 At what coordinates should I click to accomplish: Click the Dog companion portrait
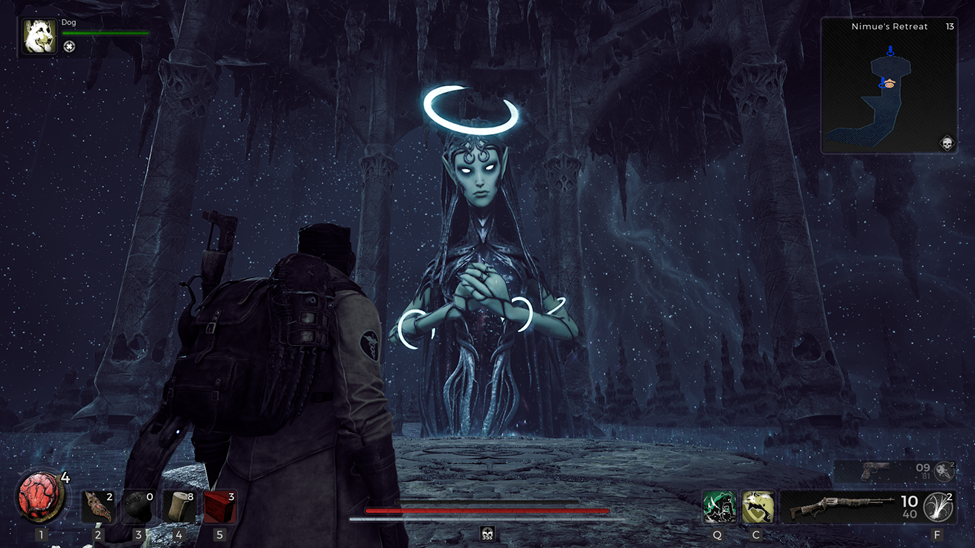coord(40,37)
